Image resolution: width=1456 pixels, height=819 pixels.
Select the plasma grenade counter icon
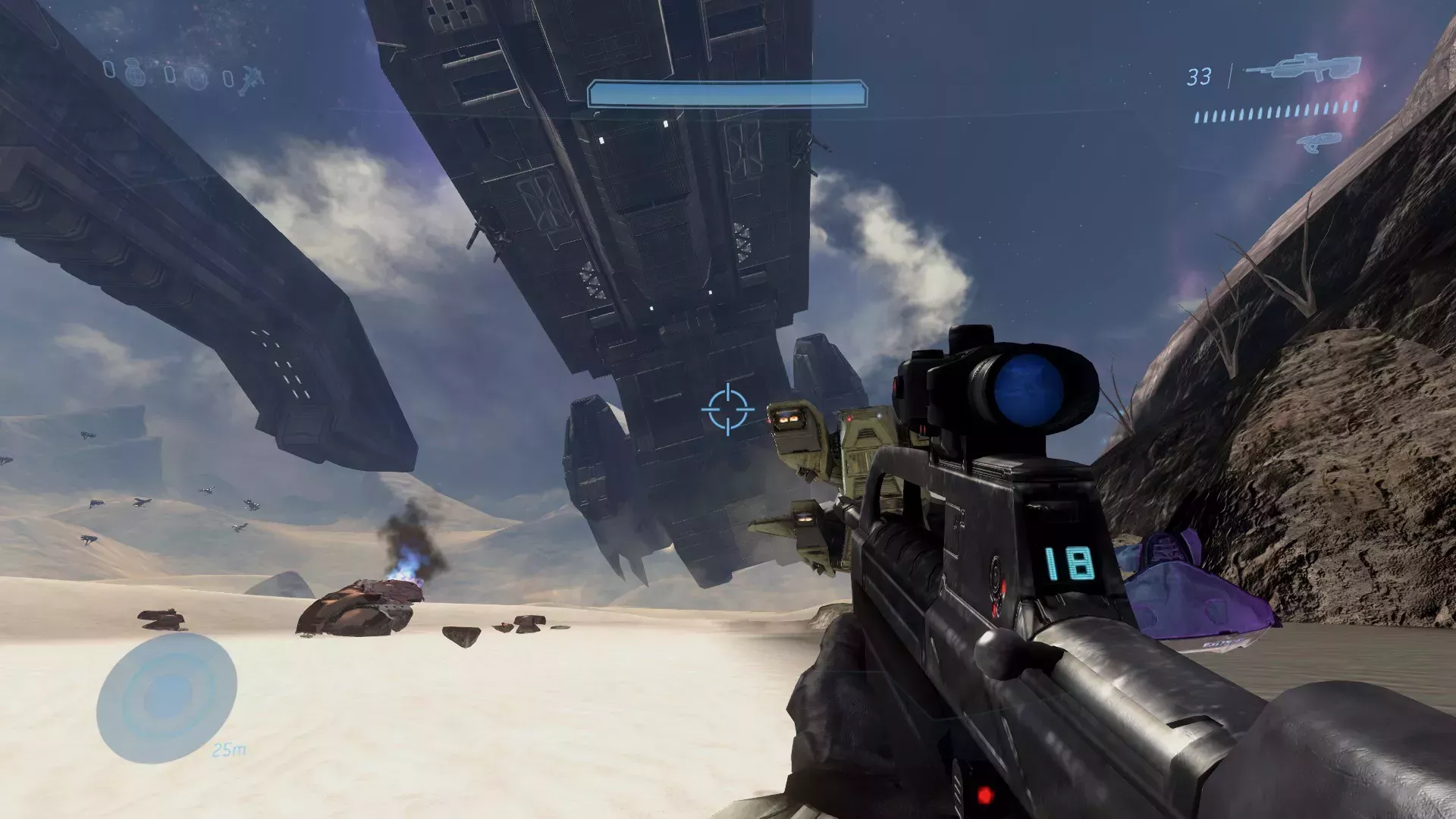click(196, 78)
